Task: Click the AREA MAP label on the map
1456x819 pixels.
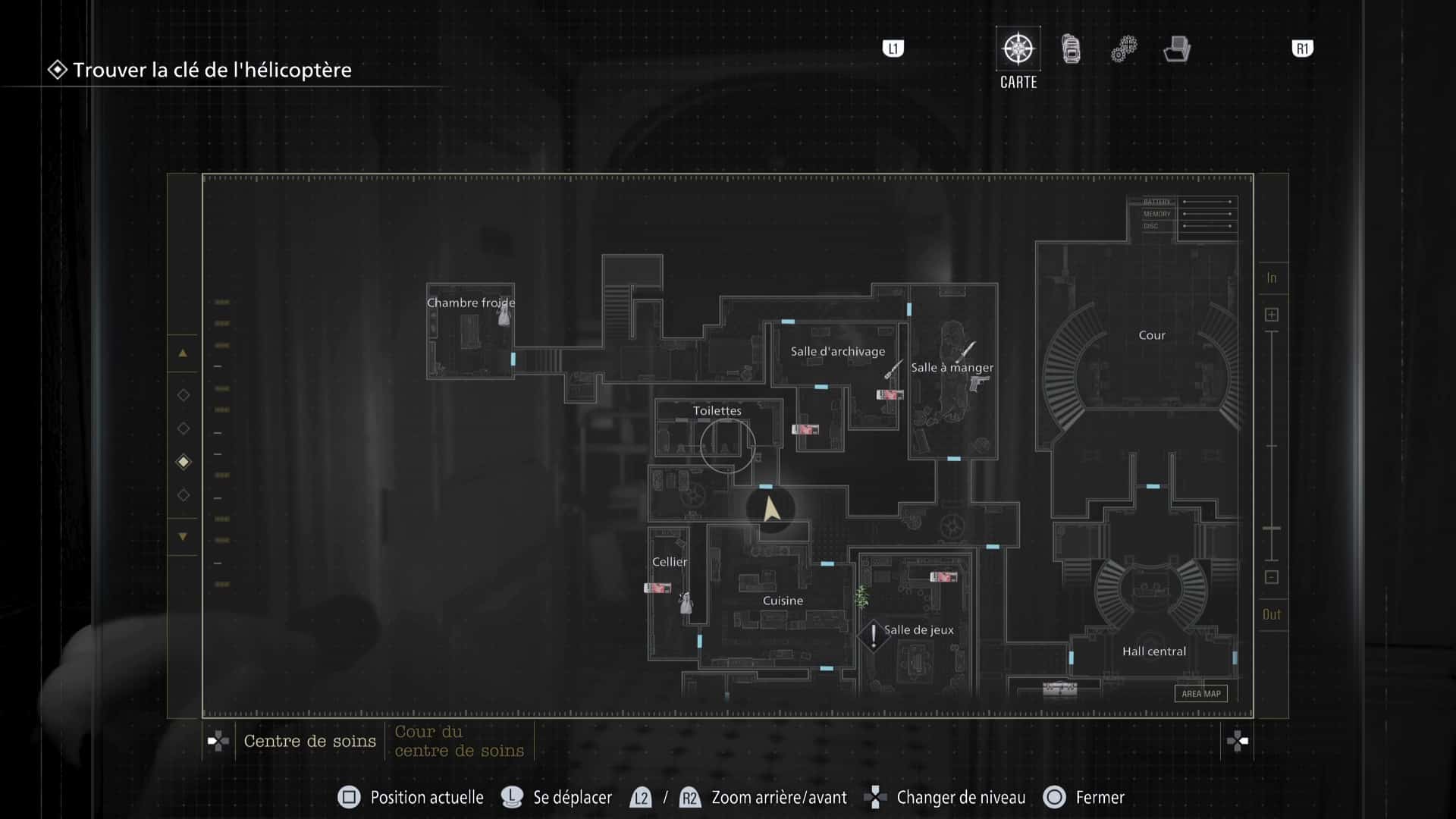Action: point(1200,692)
